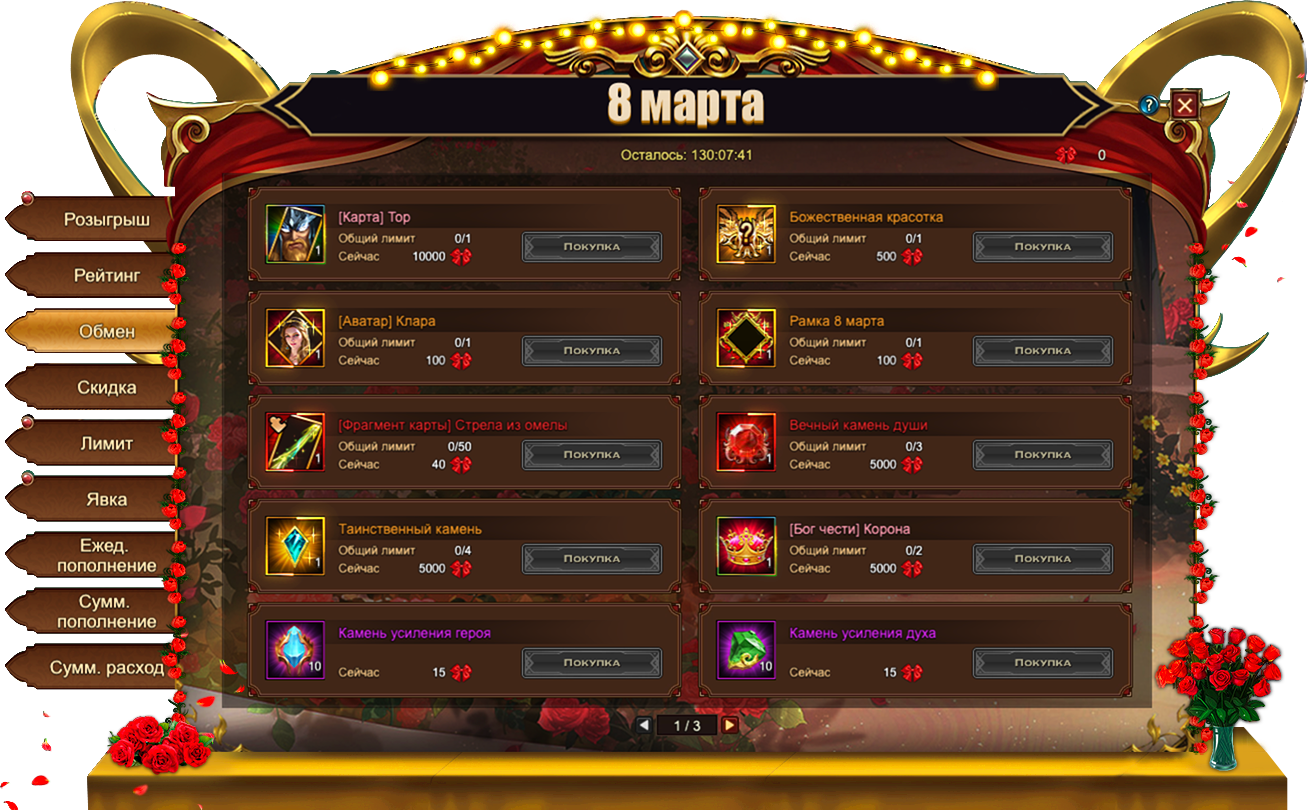Close the 8 марта event window
Screen dimensions: 1308x810
pos(1185,105)
